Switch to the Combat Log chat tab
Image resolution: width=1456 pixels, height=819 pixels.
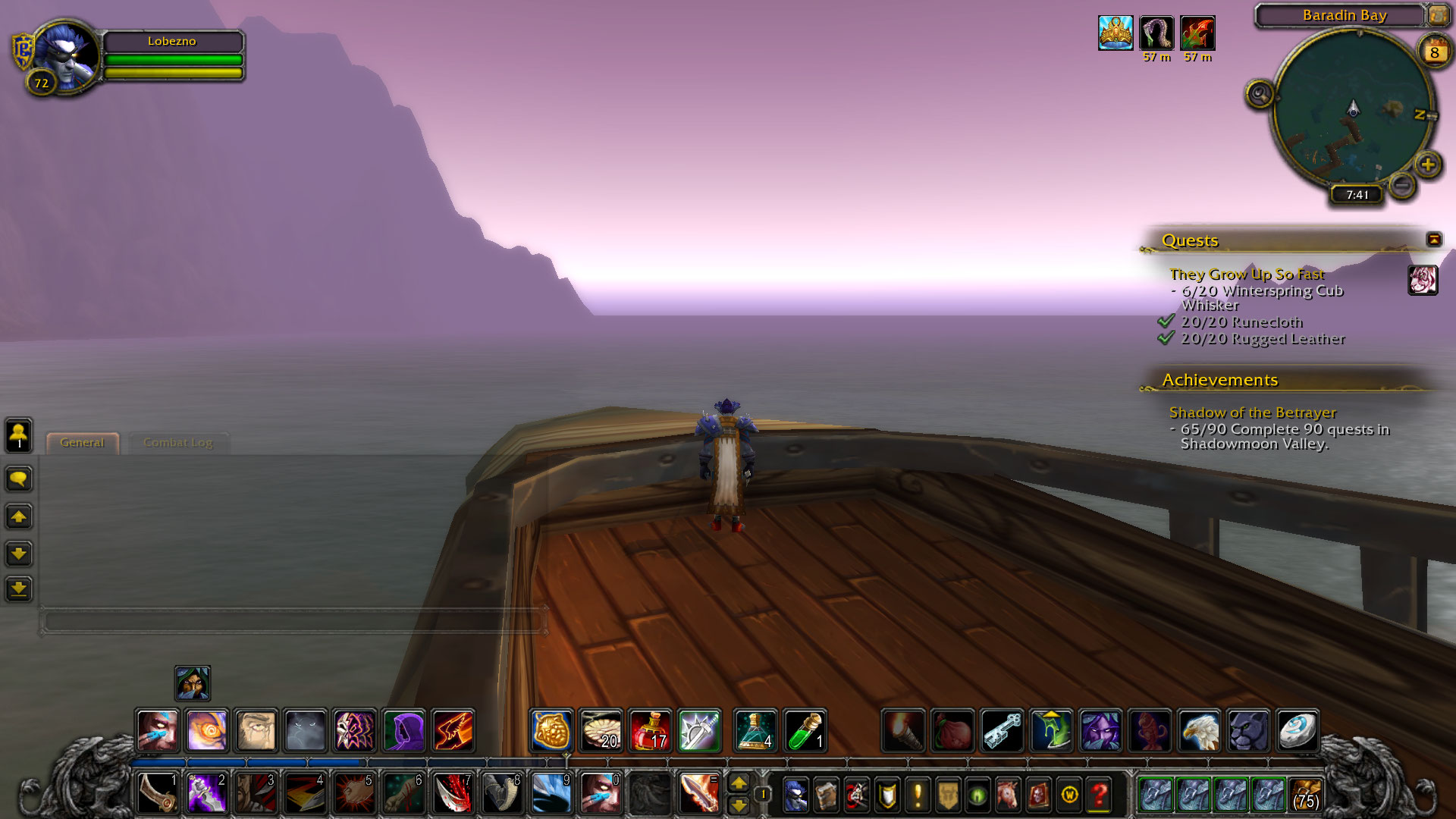[178, 443]
